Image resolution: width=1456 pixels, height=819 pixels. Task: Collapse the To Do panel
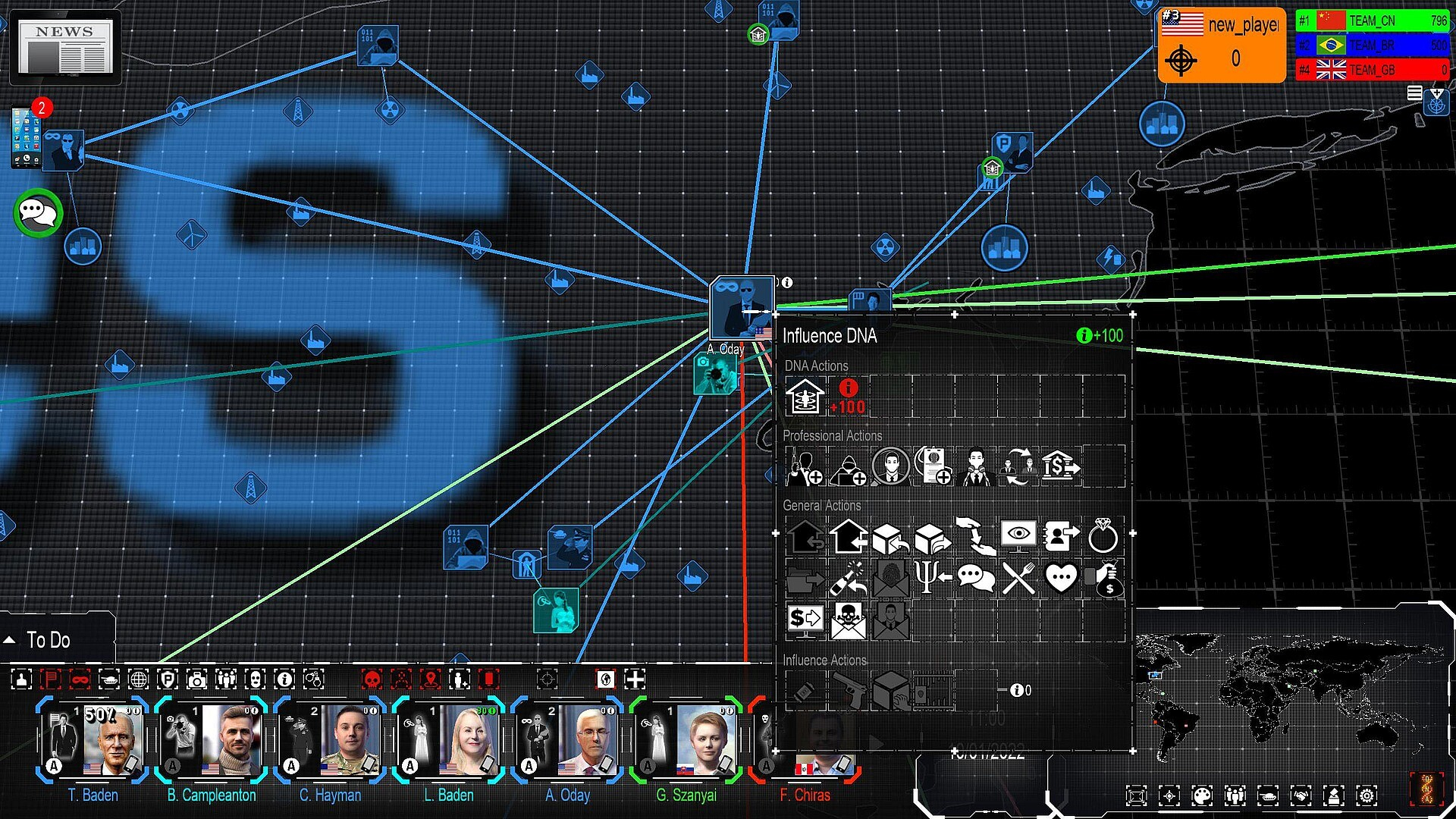(11, 641)
